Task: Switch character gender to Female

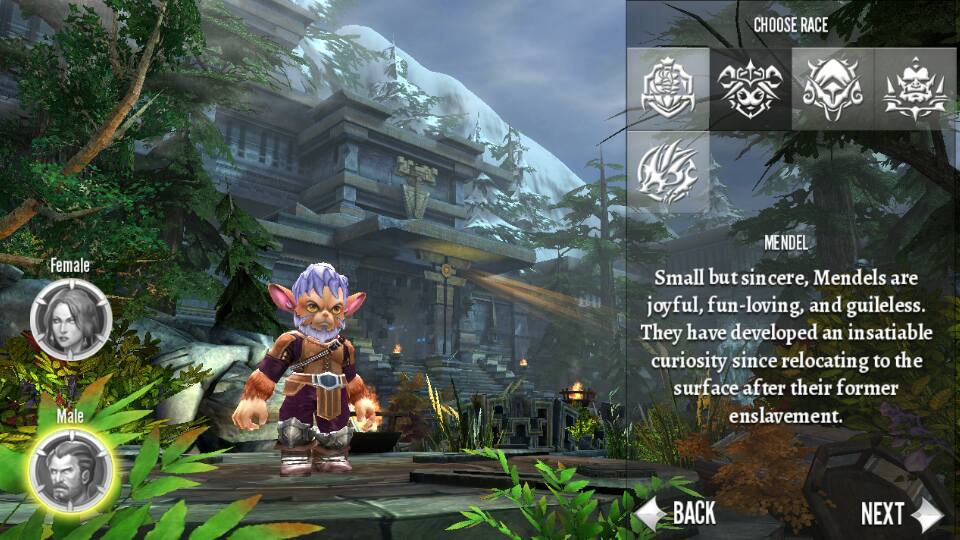Action: (x=71, y=319)
